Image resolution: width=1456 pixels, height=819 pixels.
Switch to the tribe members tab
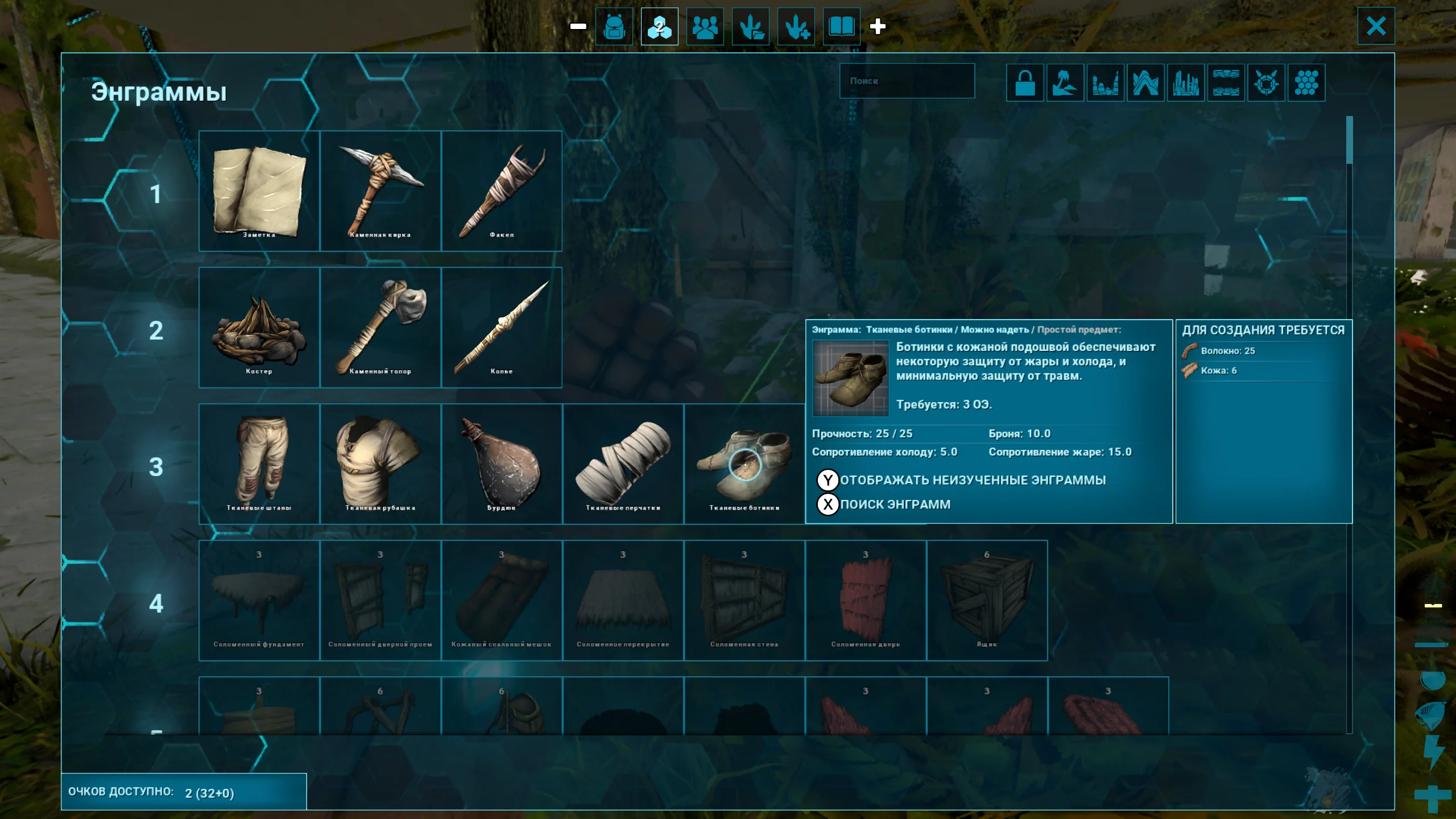(705, 27)
